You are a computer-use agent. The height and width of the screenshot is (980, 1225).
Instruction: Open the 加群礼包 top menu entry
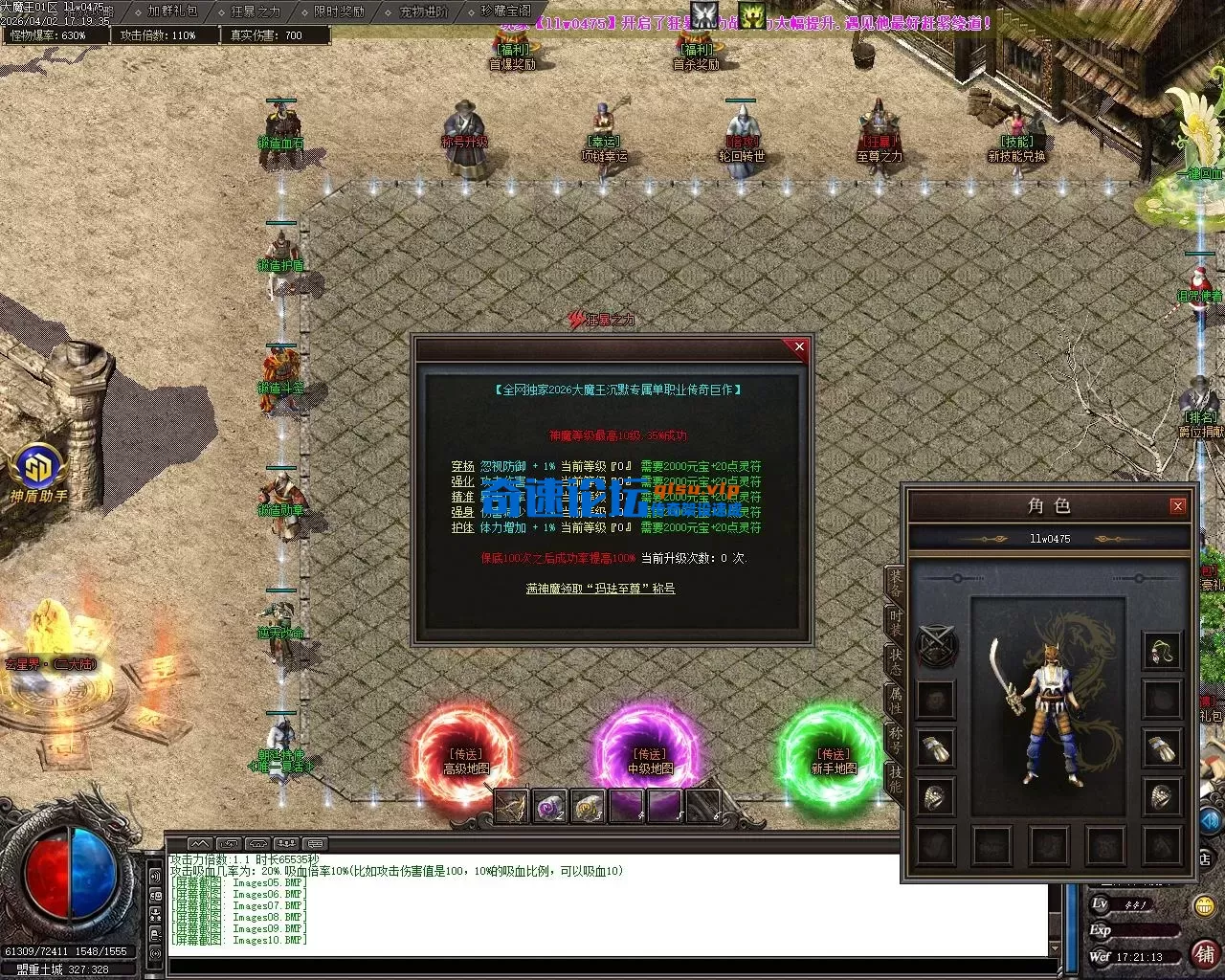pyautogui.click(x=172, y=11)
